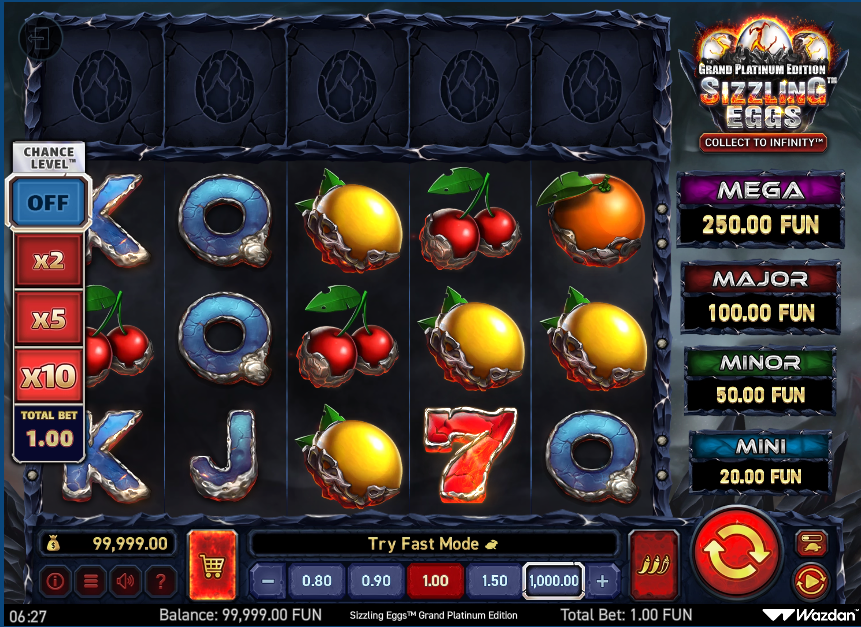Screen dimensions: 861x627
Task: Decrease bet with the minus button
Action: [x=267, y=580]
